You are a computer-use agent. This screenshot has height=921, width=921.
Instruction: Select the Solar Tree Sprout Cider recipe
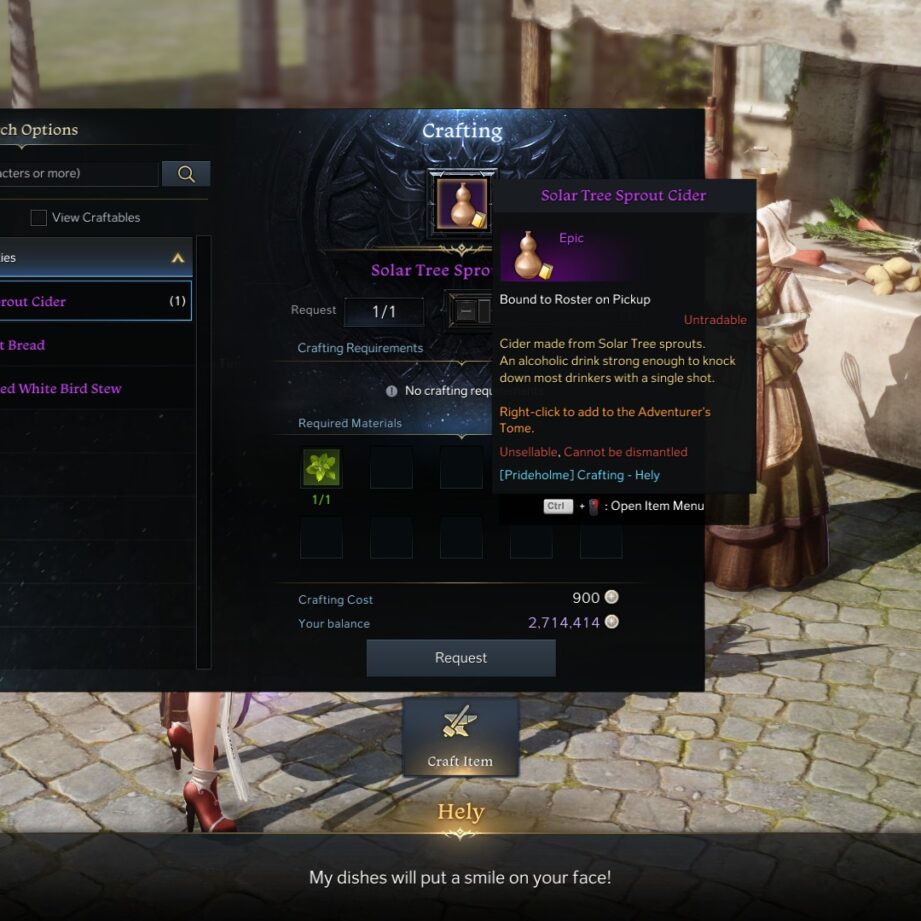coord(90,301)
